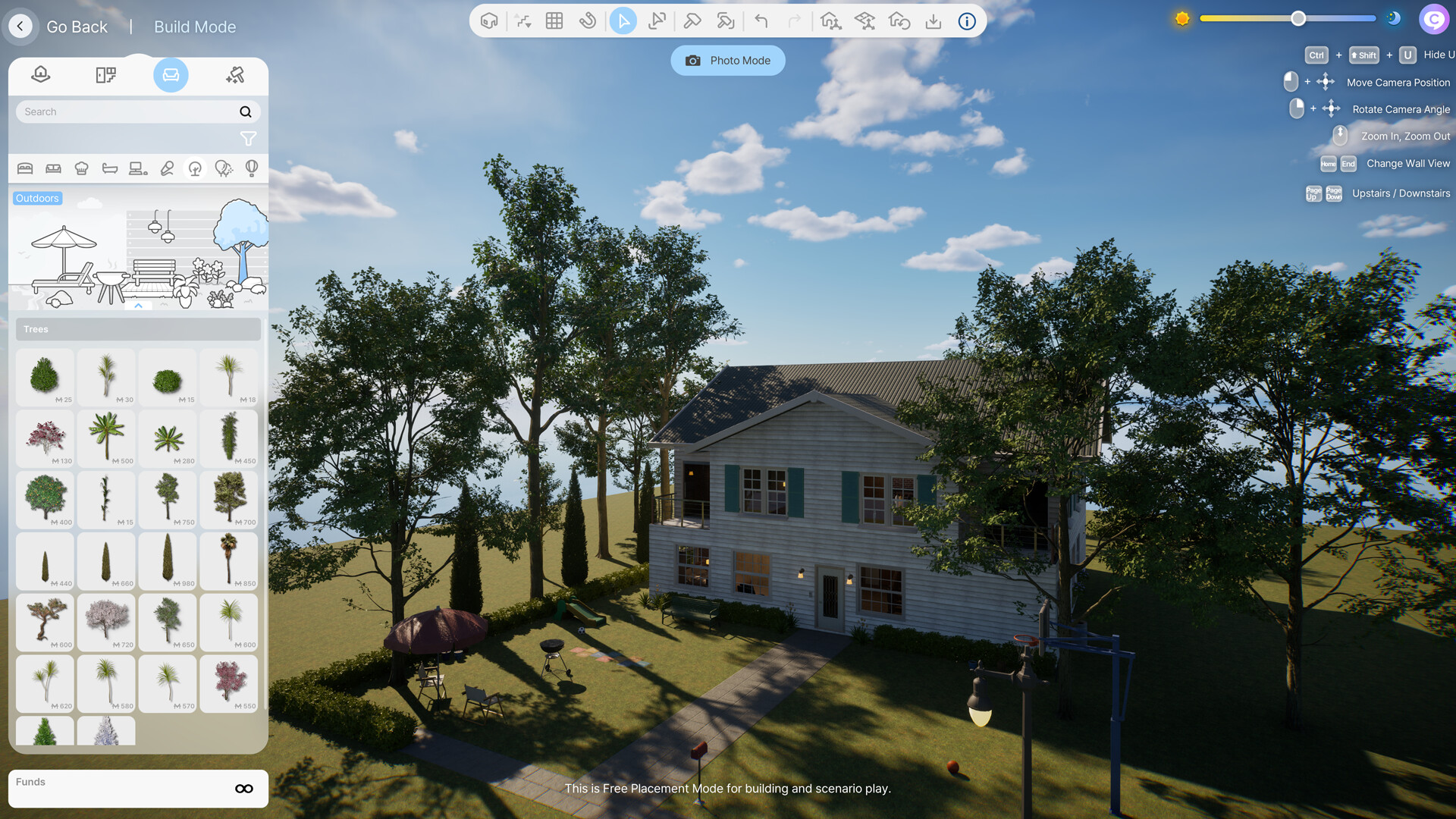Image resolution: width=1456 pixels, height=819 pixels.
Task: Enable the snapping magnet tool
Action: [588, 20]
